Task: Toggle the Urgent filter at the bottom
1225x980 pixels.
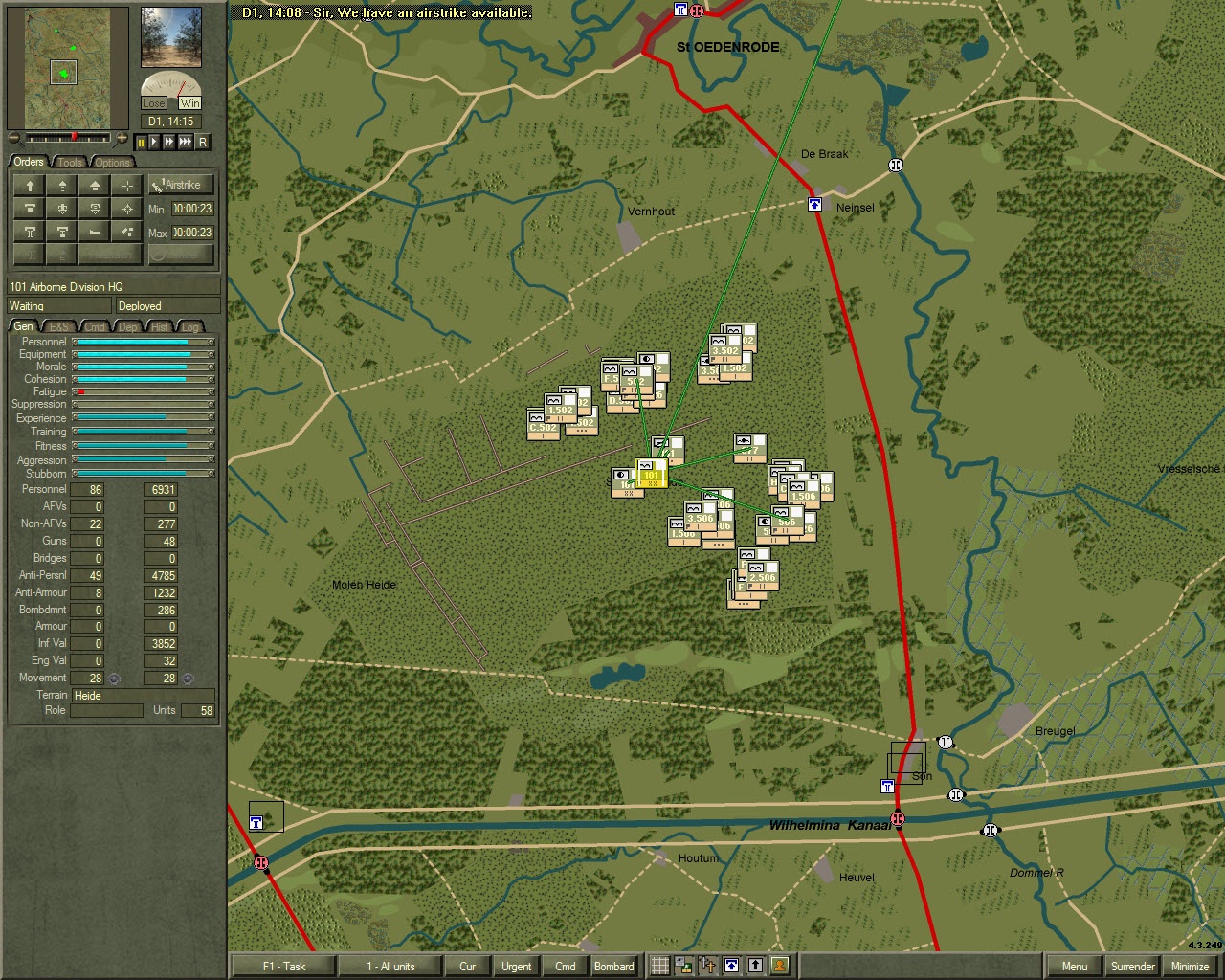Action: click(516, 967)
